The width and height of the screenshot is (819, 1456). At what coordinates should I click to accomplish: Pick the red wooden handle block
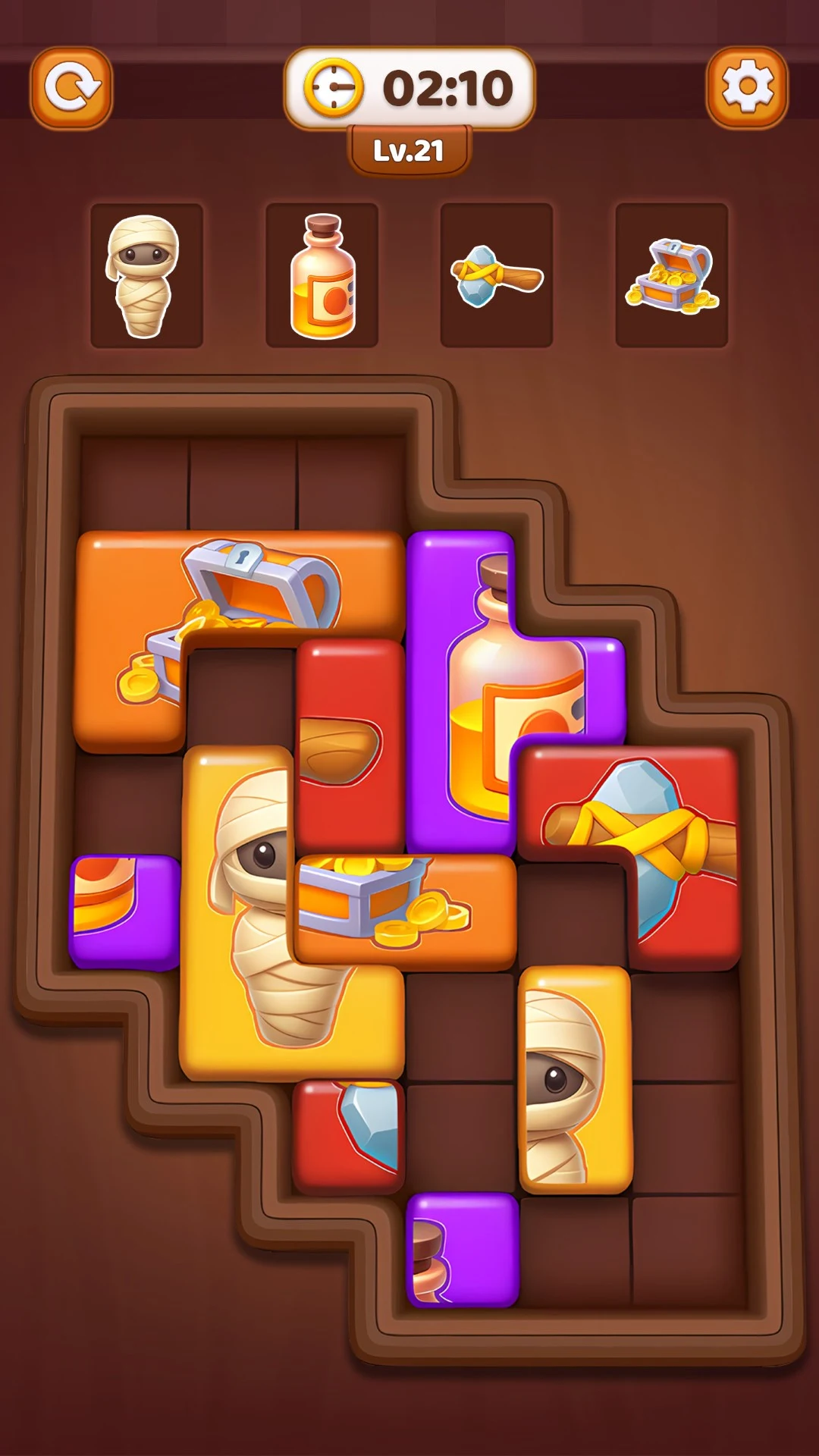(350, 743)
